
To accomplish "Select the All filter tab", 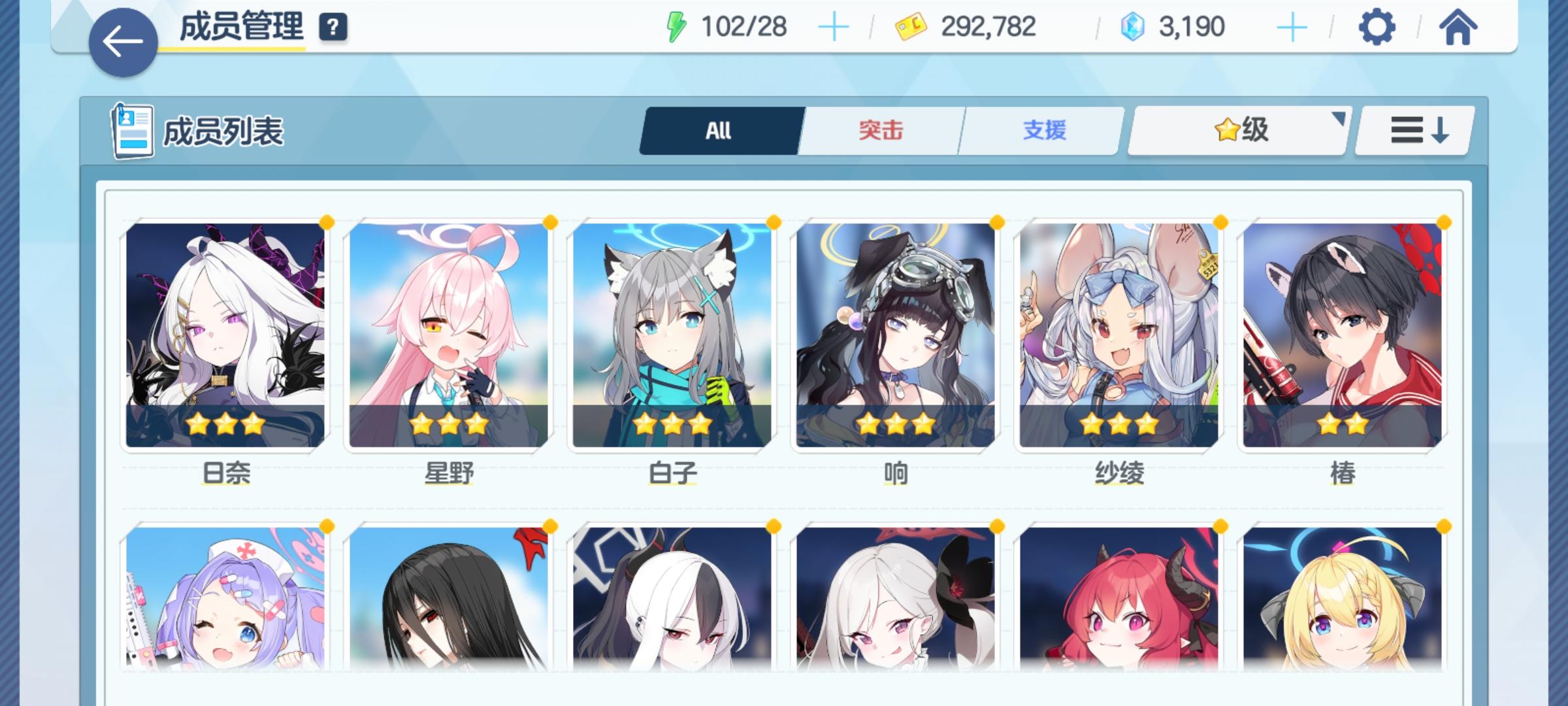I will (719, 130).
